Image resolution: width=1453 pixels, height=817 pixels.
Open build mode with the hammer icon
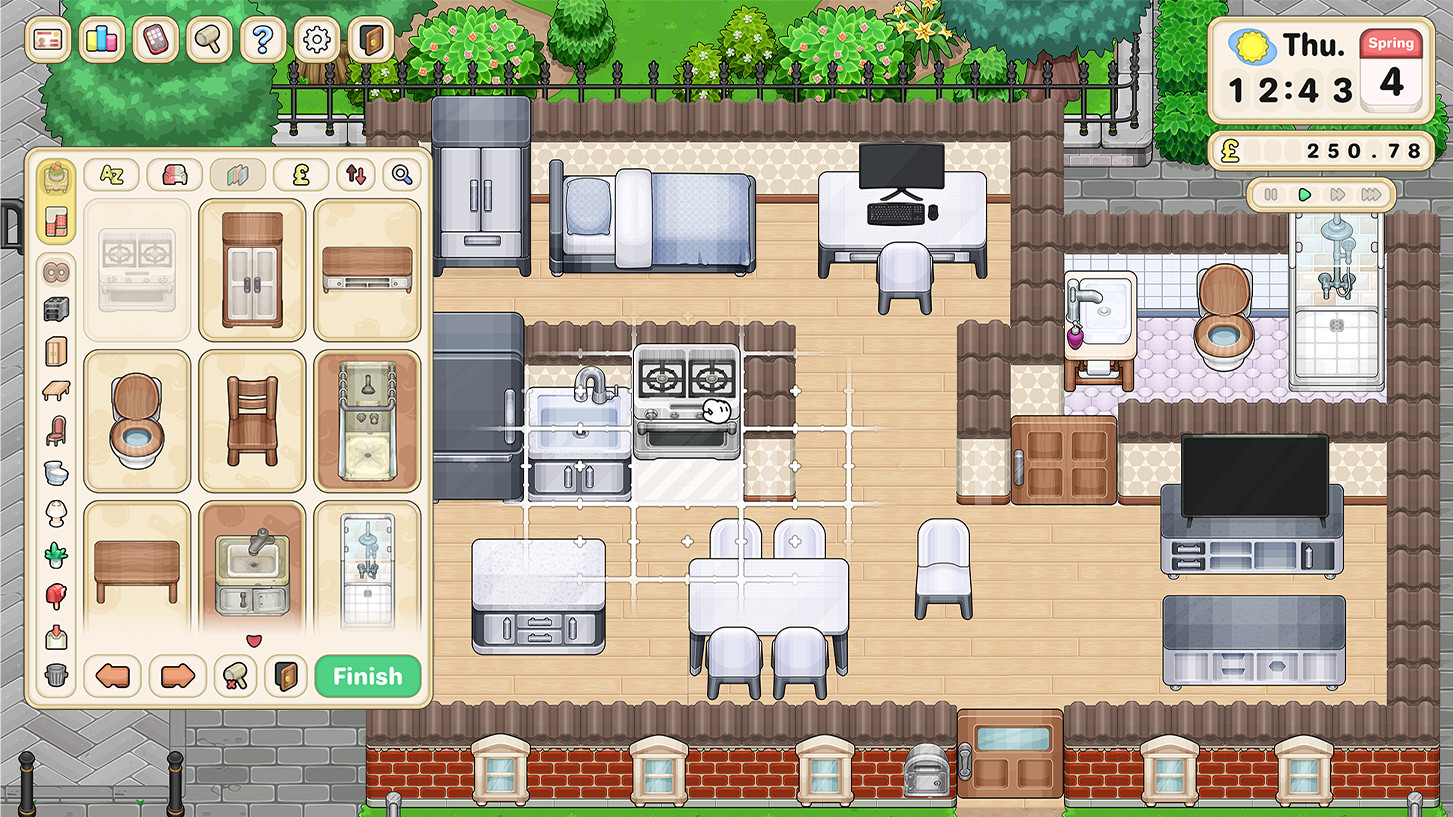coord(209,40)
